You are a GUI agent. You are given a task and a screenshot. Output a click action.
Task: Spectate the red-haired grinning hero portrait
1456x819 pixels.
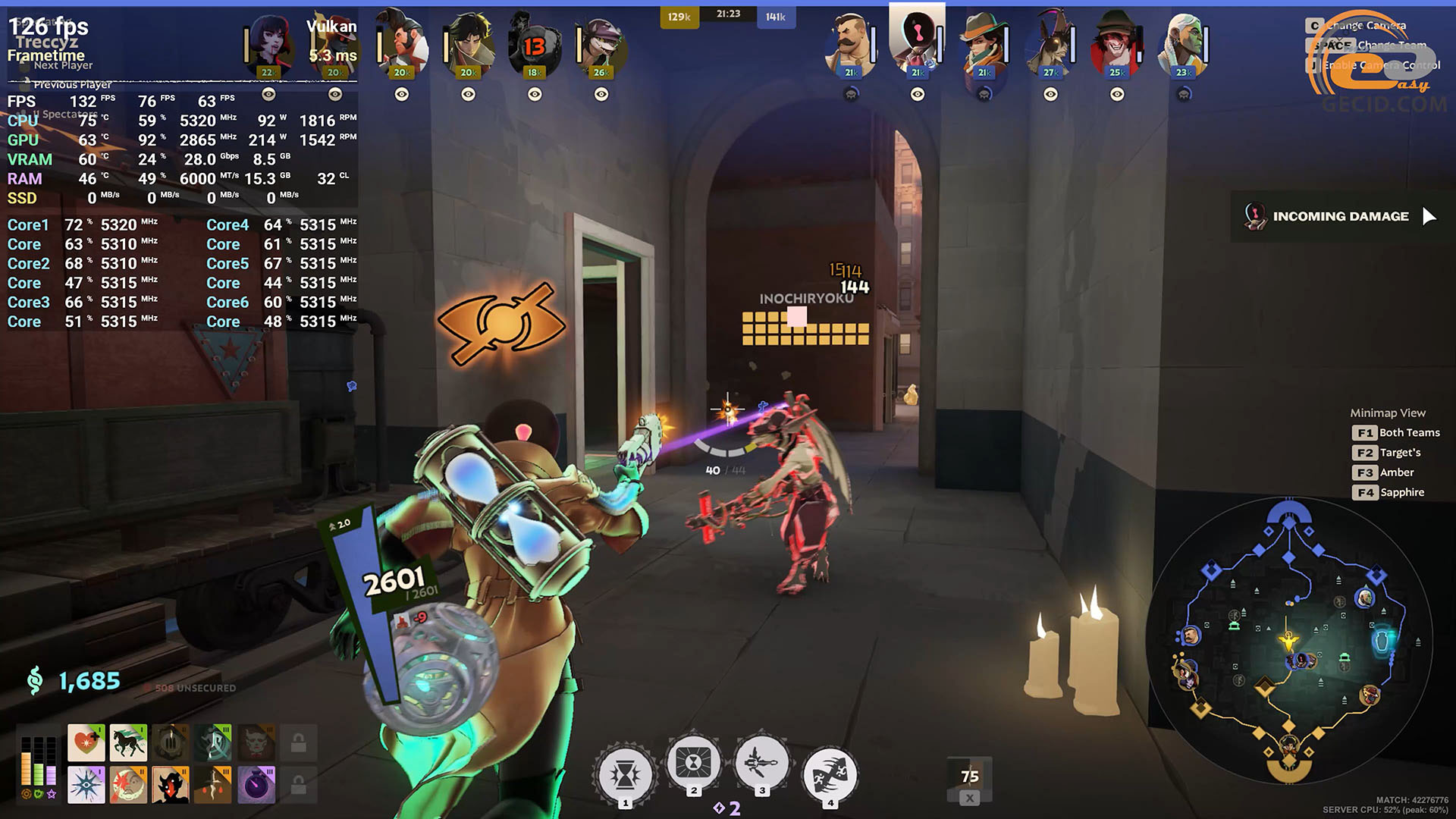1116,45
